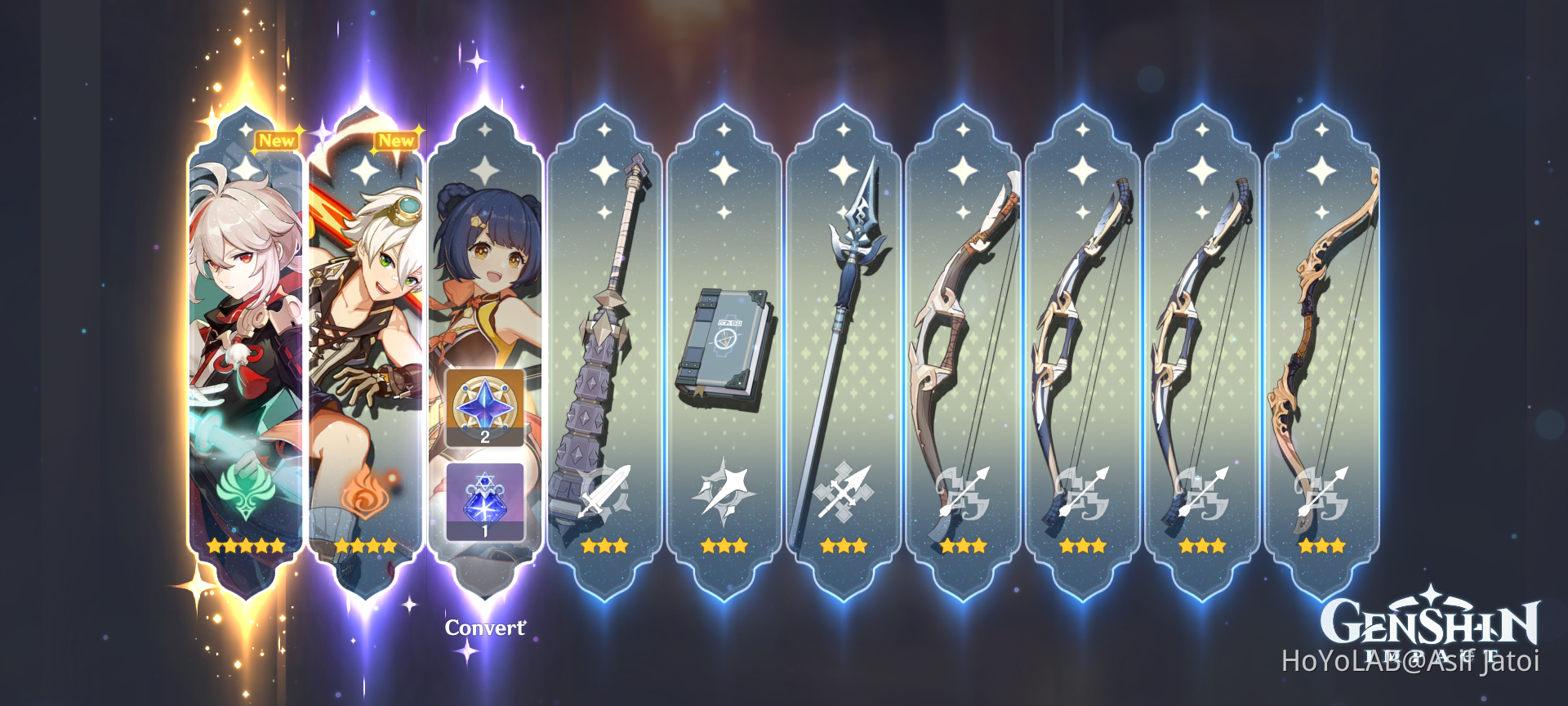
Task: Click the New badge on Kazuha's card
Action: click(278, 141)
